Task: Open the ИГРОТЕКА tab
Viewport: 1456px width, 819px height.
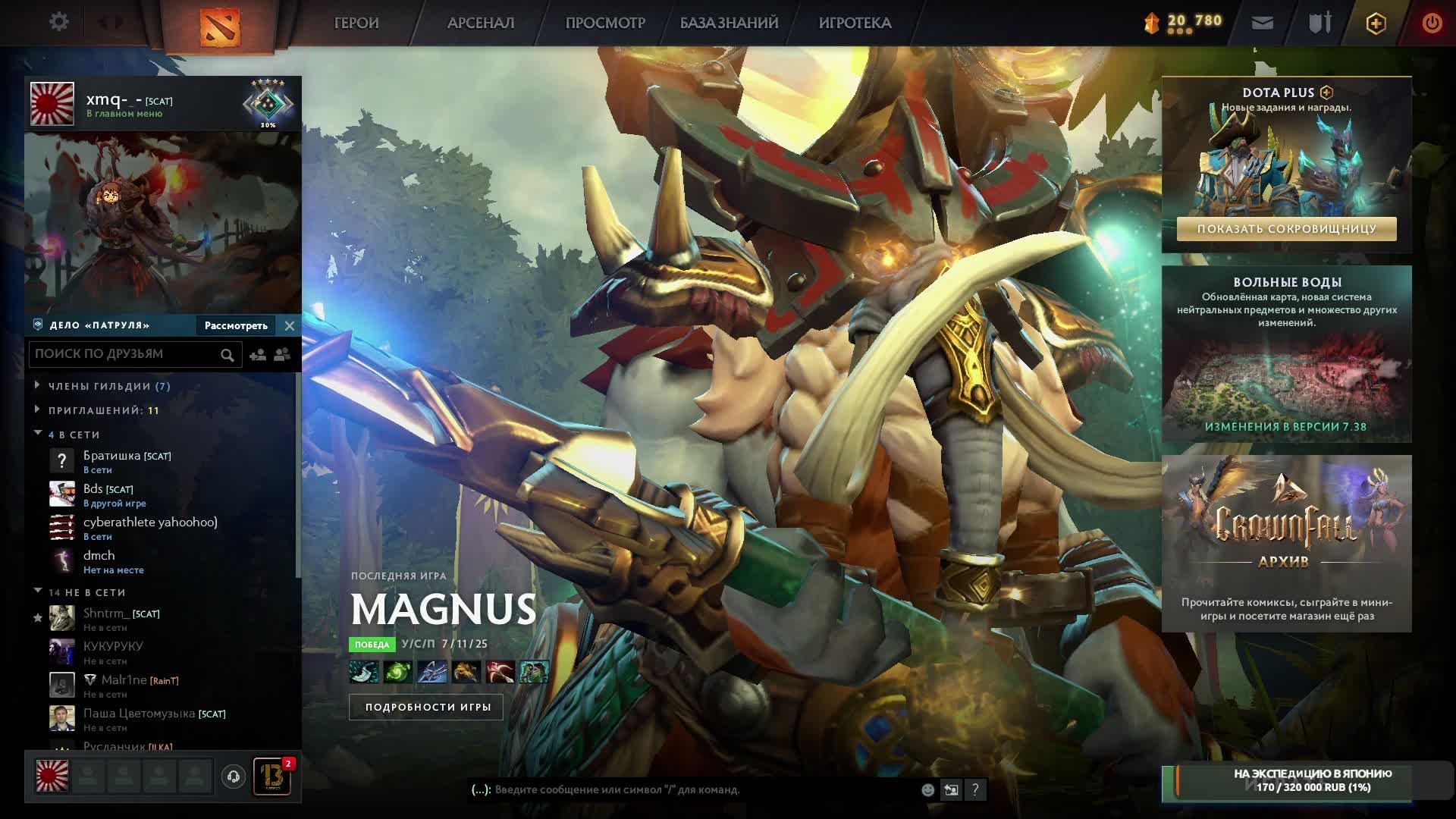Action: coord(855,23)
